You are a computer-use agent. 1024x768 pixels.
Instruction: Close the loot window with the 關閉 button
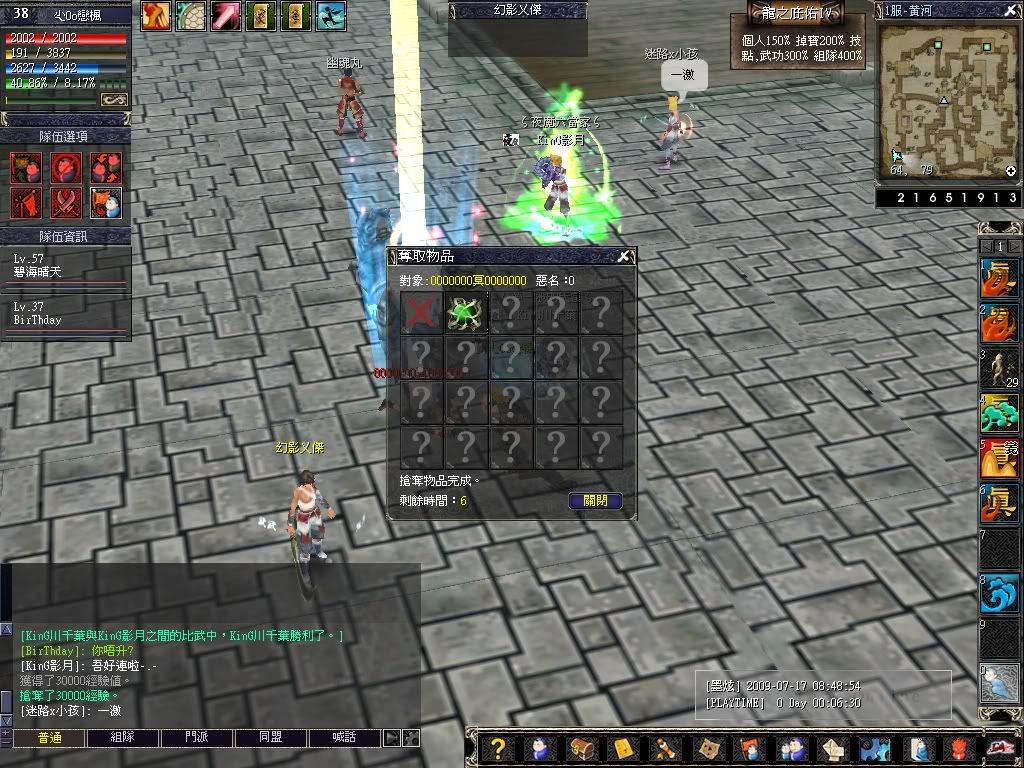[x=595, y=501]
